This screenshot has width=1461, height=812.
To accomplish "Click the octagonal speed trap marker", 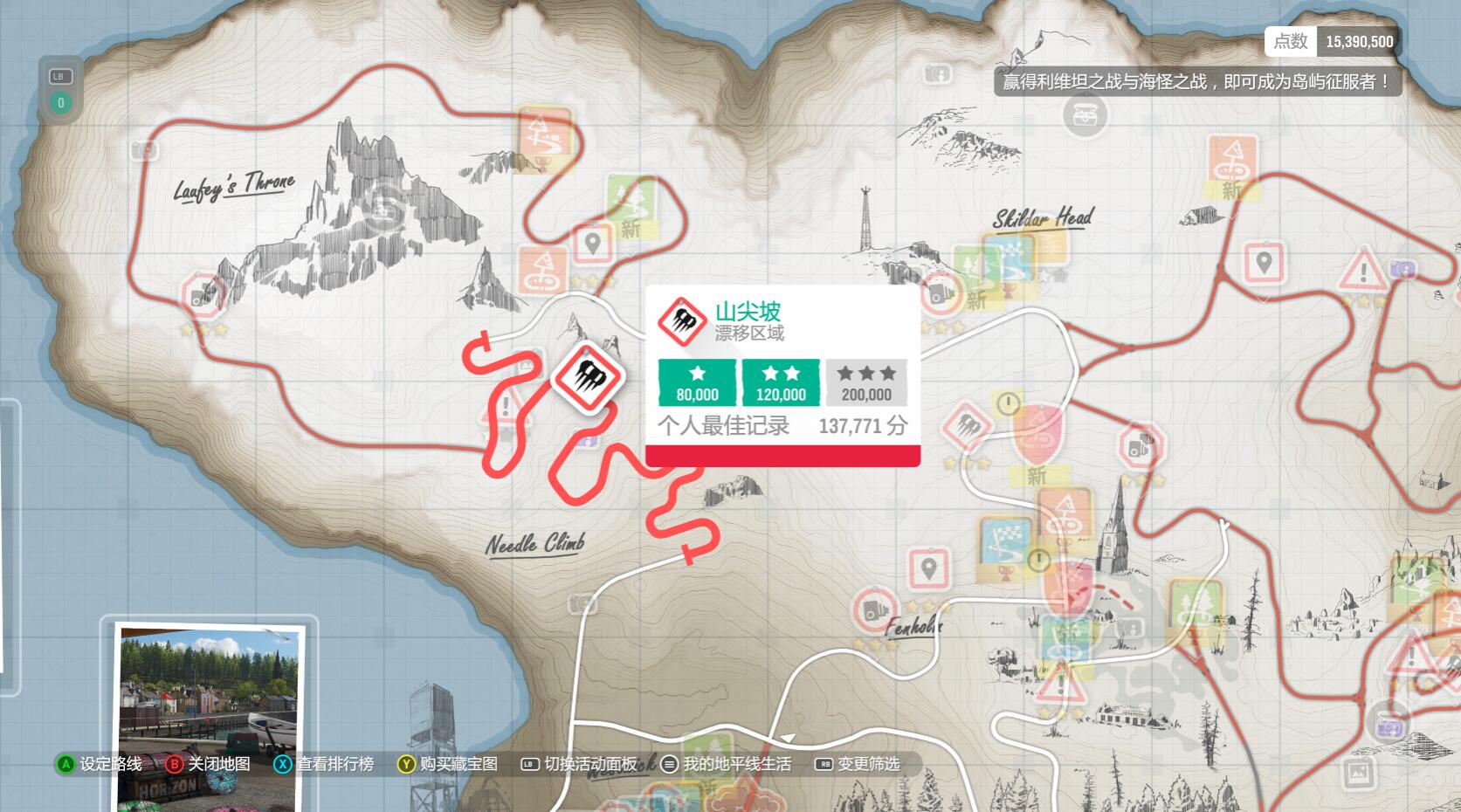I will [x=1140, y=447].
